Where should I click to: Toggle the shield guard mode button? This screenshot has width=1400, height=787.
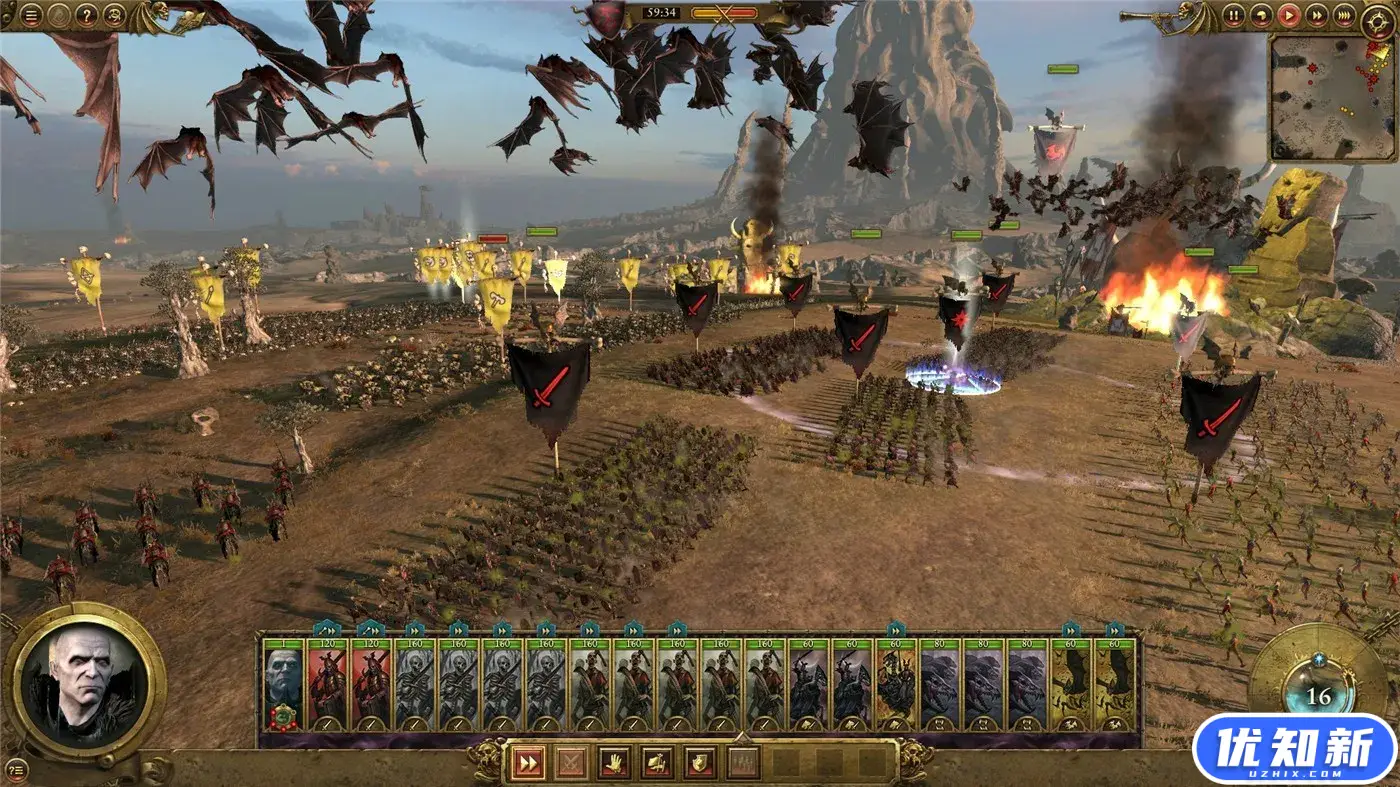coord(699,763)
